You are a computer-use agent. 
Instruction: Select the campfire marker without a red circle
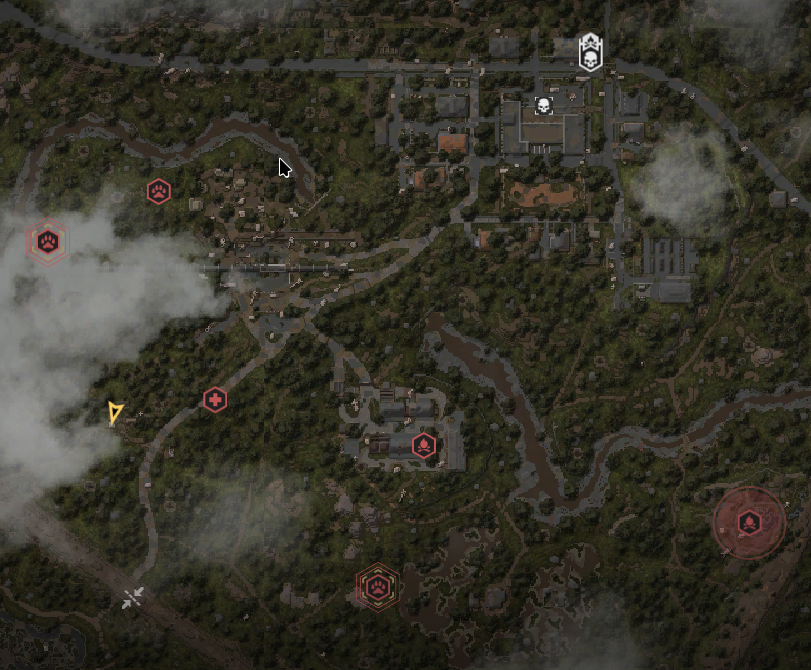[x=424, y=445]
